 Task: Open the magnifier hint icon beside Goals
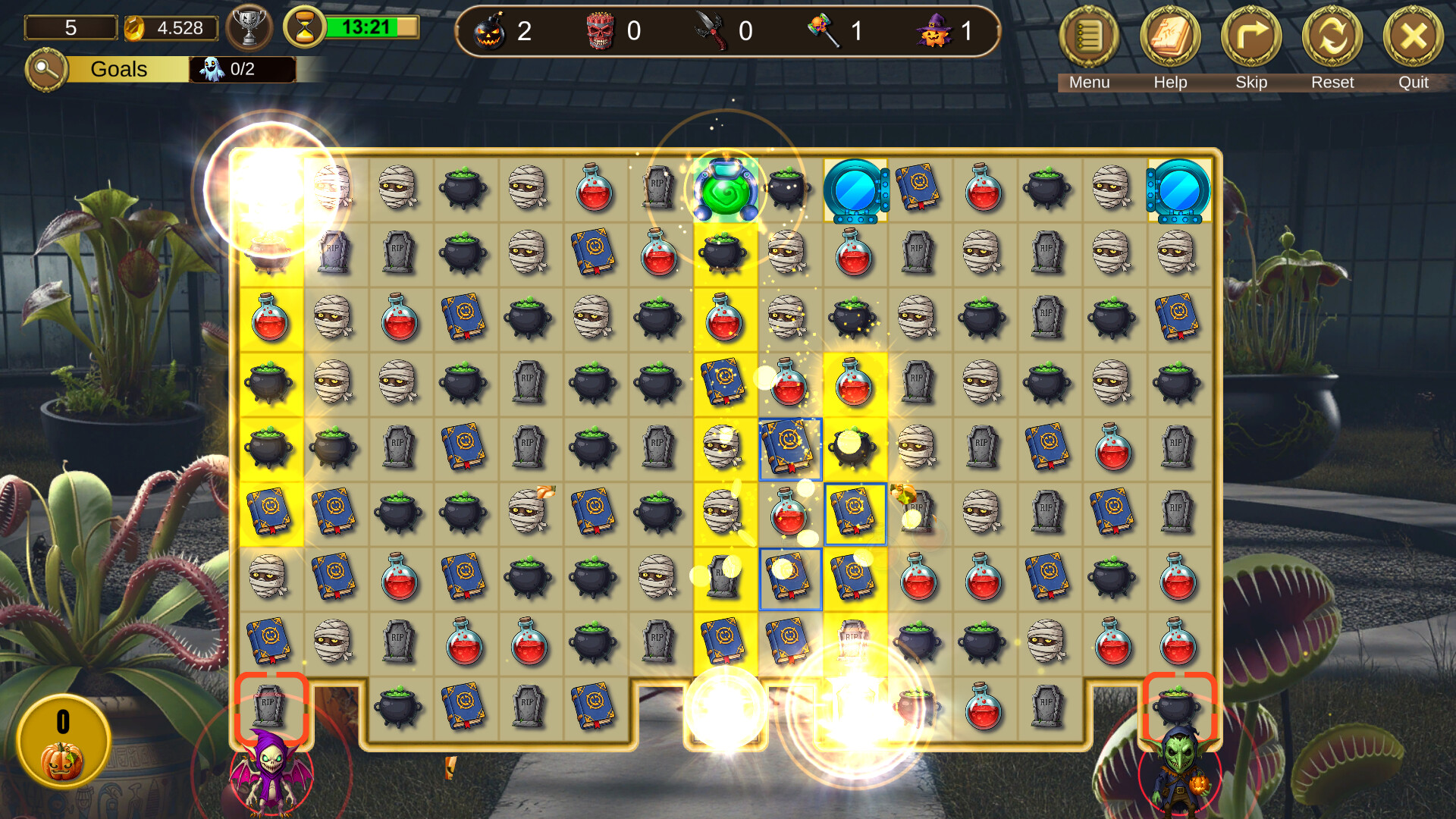coord(45,70)
